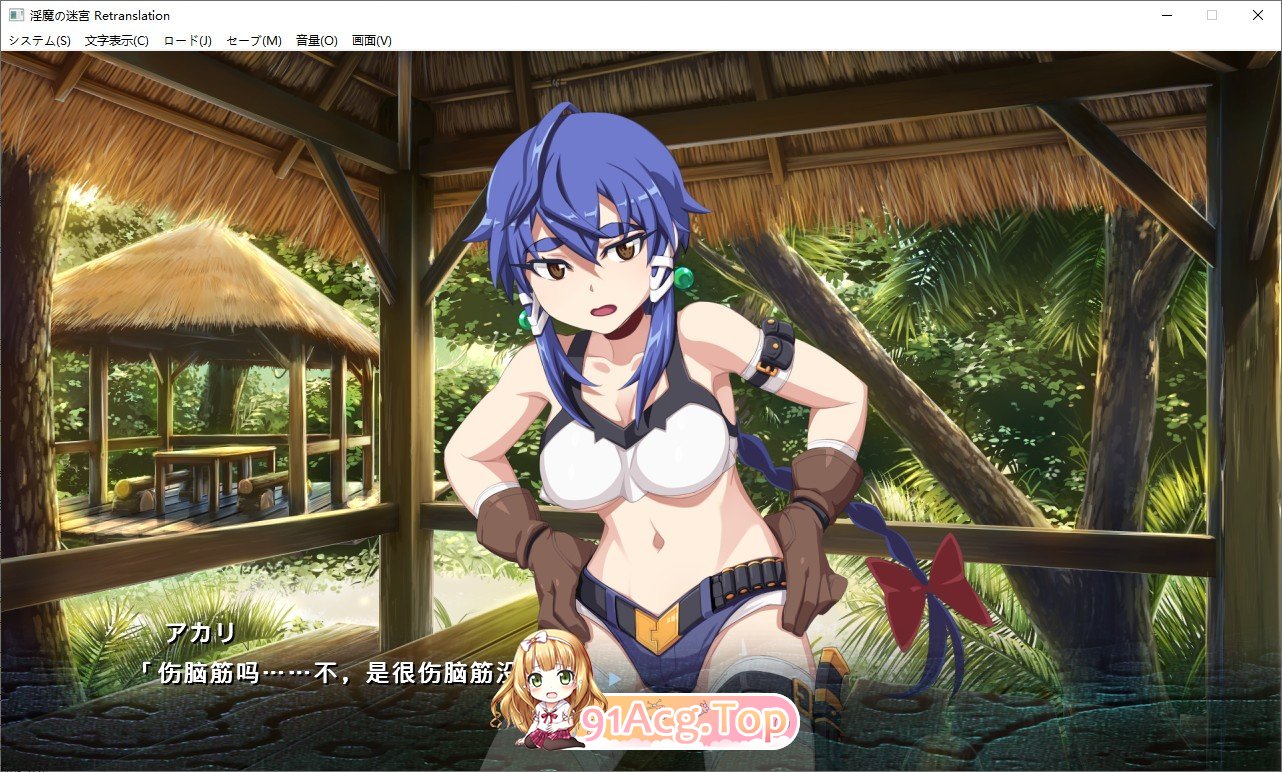Open the 画面(V) display menu
Image resolution: width=1282 pixels, height=772 pixels.
pyautogui.click(x=372, y=40)
